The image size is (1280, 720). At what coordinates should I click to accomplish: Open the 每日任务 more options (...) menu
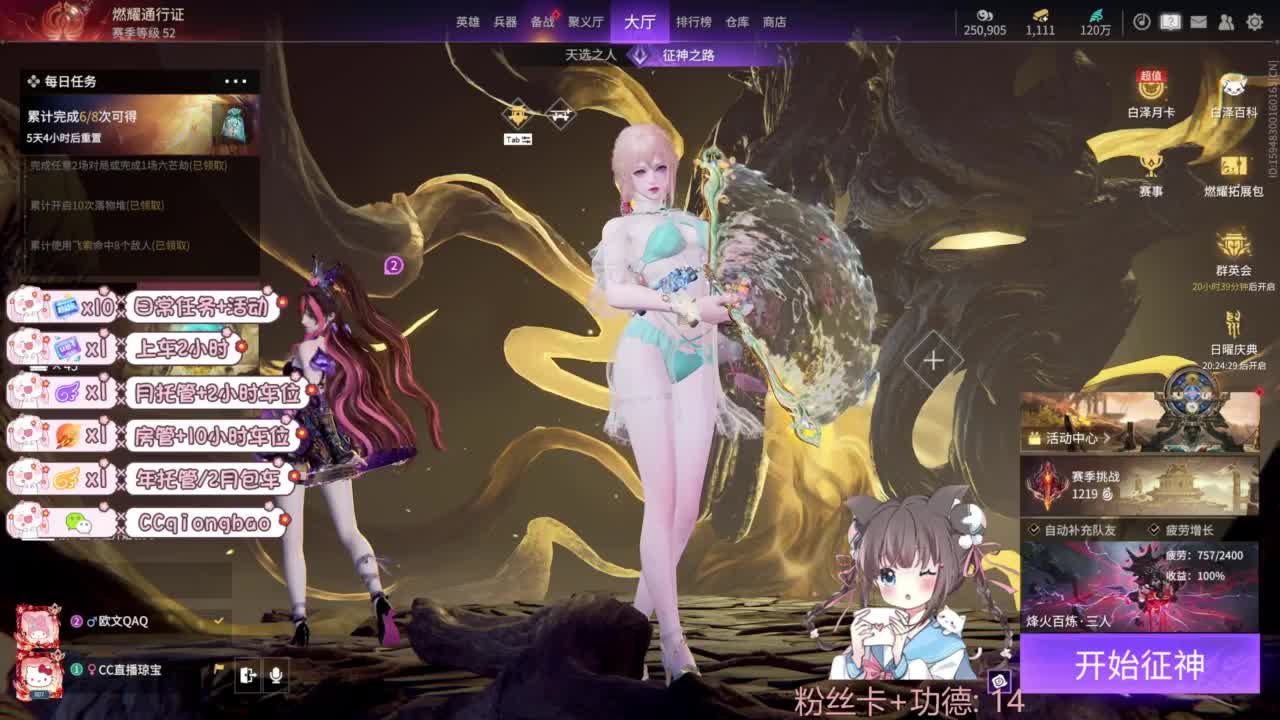click(236, 81)
